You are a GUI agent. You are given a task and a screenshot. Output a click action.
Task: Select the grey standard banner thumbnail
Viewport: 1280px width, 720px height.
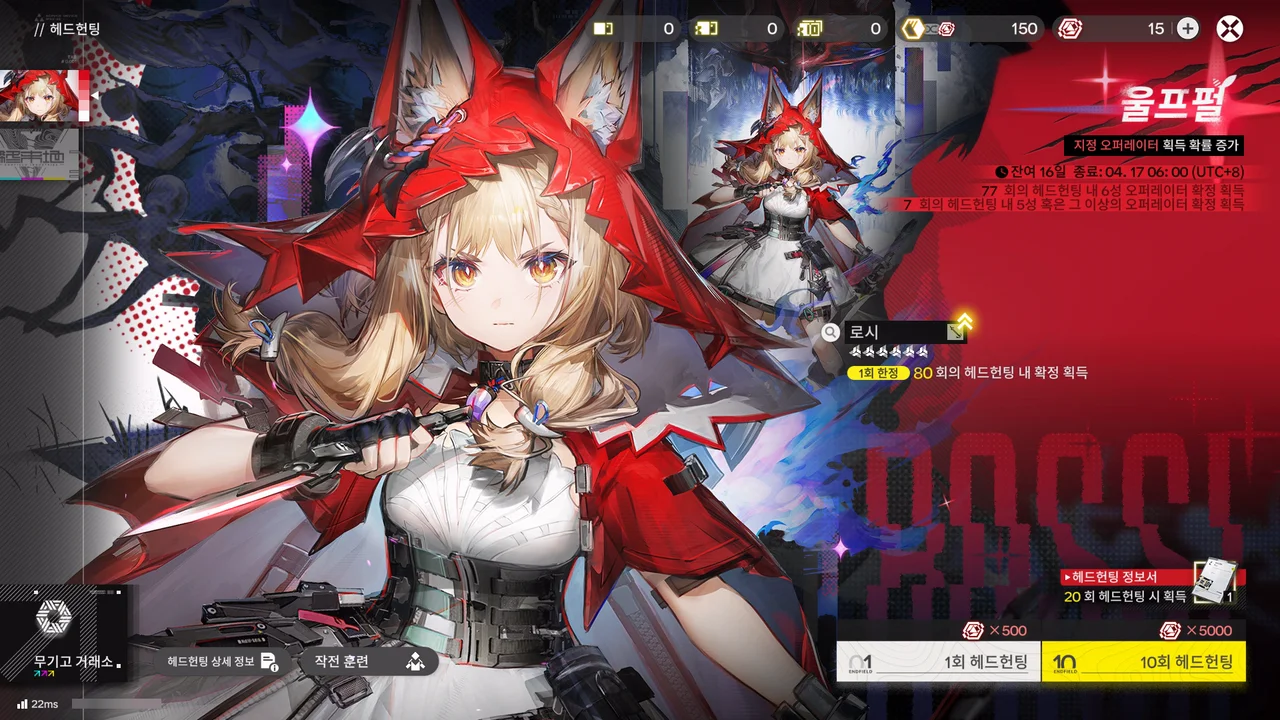[40, 153]
